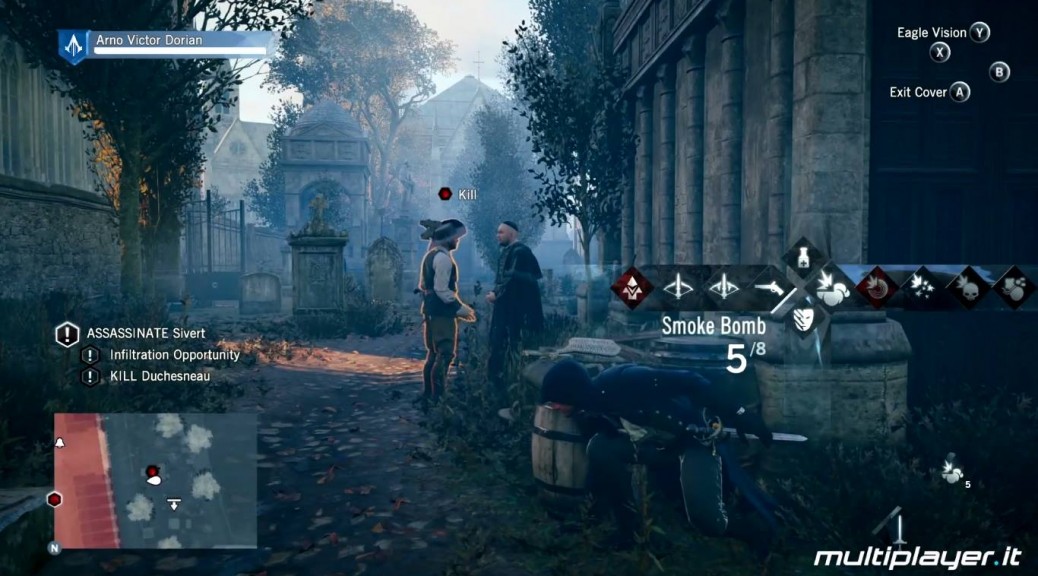The width and height of the screenshot is (1038, 576).
Task: Select the cherry bomb sparkle icon
Action: pos(922,287)
